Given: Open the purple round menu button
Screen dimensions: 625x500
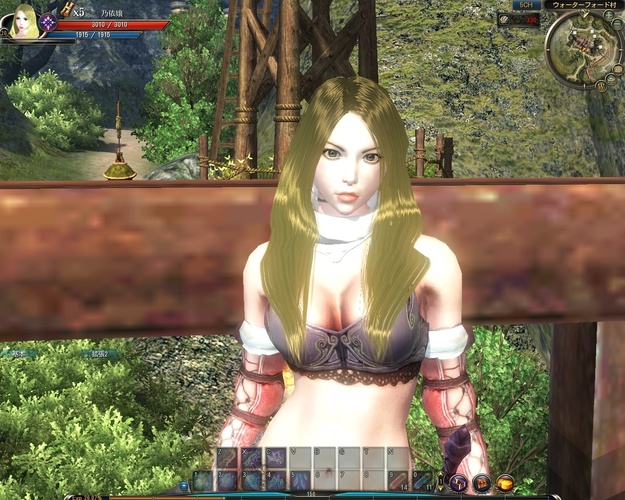Looking at the screenshot, I should (458, 482).
